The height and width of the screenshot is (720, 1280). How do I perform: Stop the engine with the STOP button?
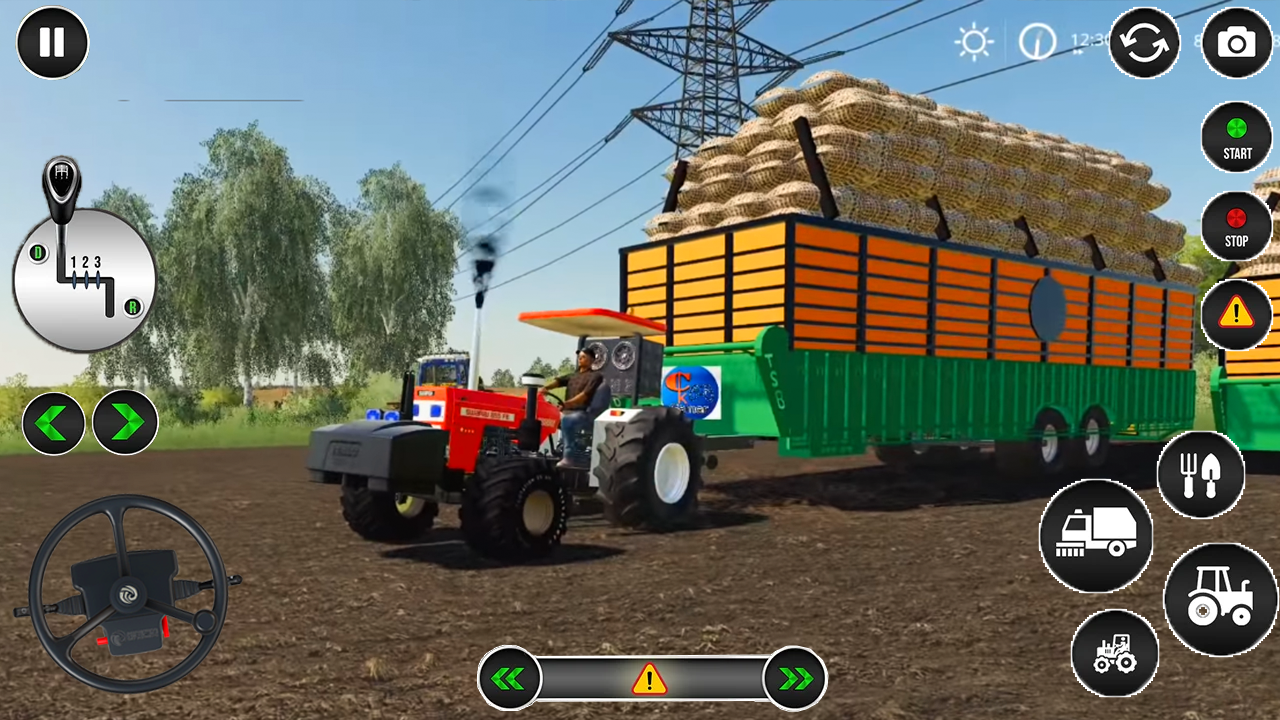1237,227
